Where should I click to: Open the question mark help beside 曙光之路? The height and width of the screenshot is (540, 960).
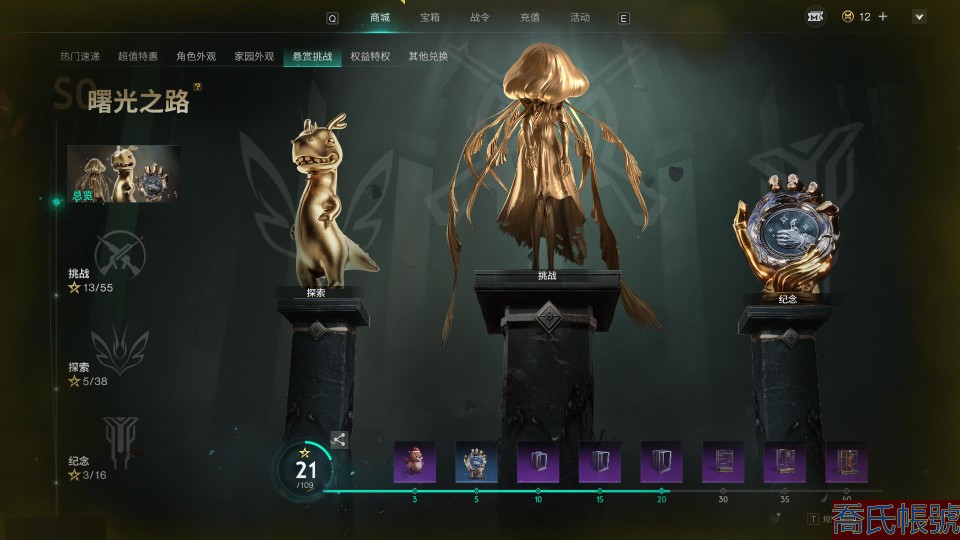coord(198,88)
